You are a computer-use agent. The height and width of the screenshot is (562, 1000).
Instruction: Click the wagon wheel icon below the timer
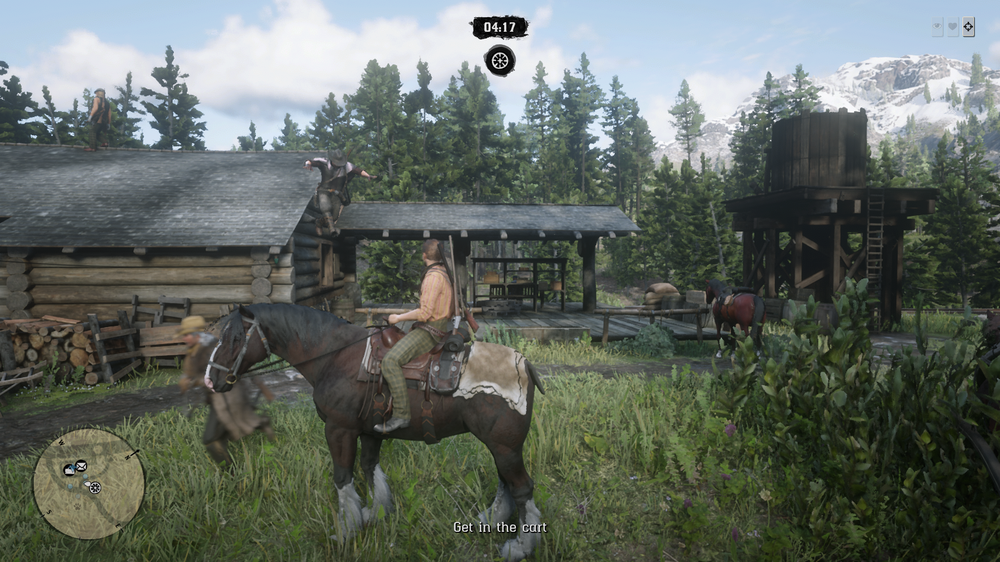[x=500, y=60]
